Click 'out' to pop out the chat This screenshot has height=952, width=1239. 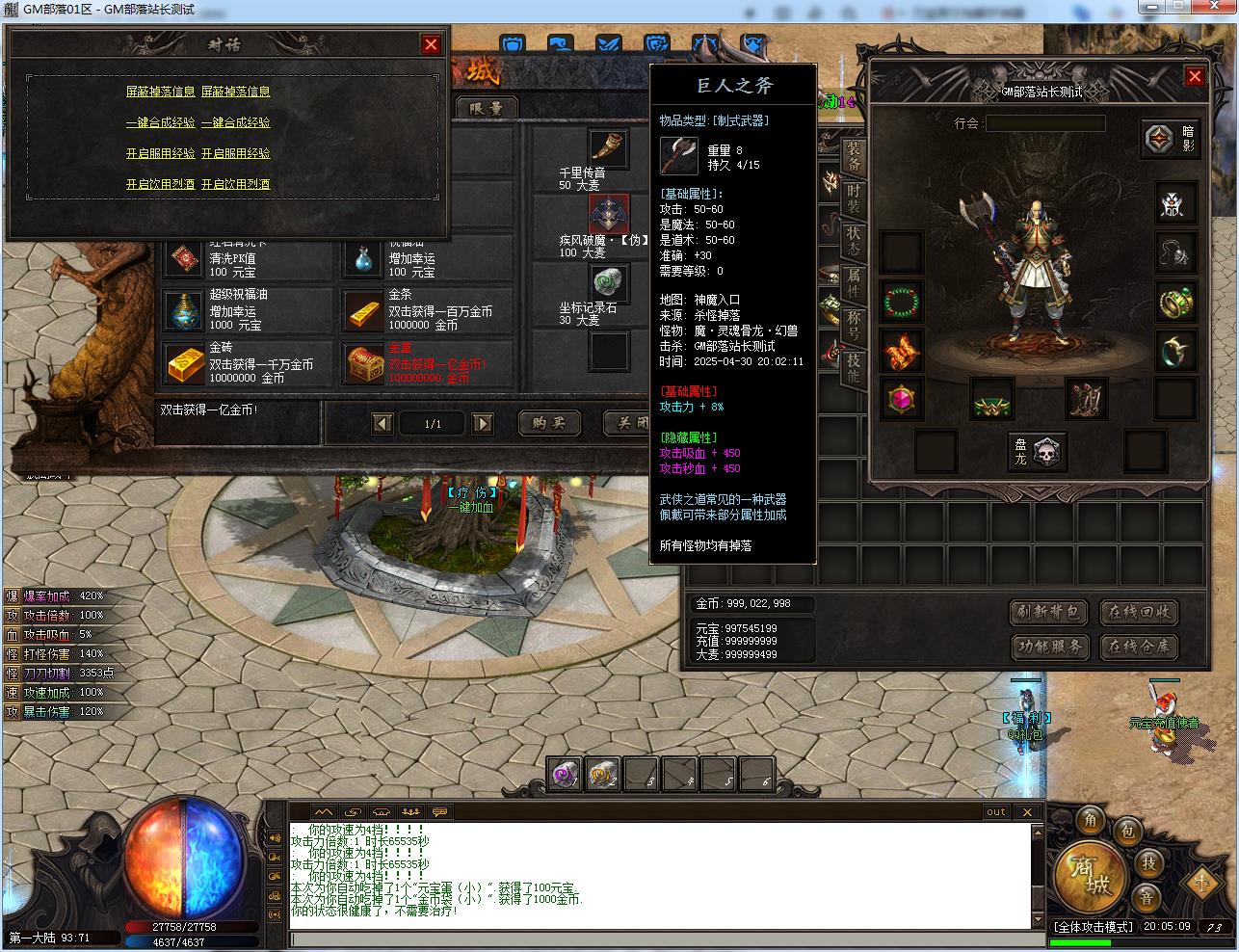[996, 811]
